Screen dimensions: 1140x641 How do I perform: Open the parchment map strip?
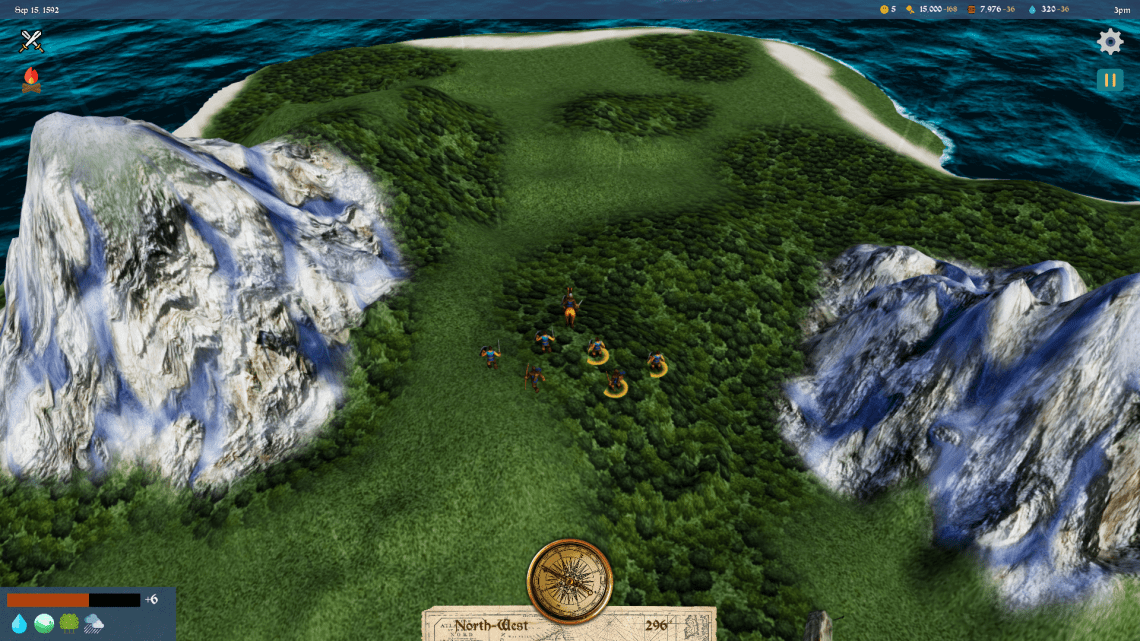pos(569,625)
